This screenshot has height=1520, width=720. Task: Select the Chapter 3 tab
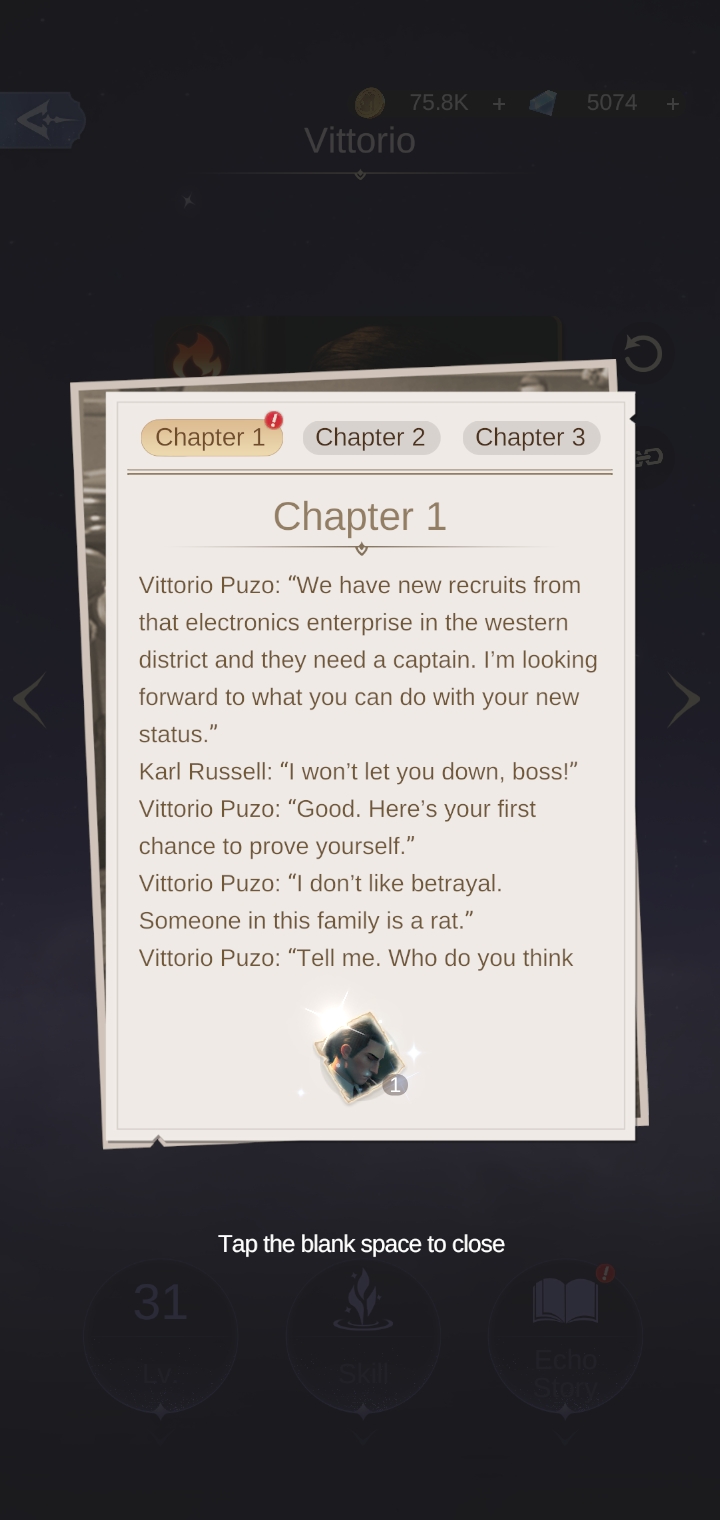point(530,438)
